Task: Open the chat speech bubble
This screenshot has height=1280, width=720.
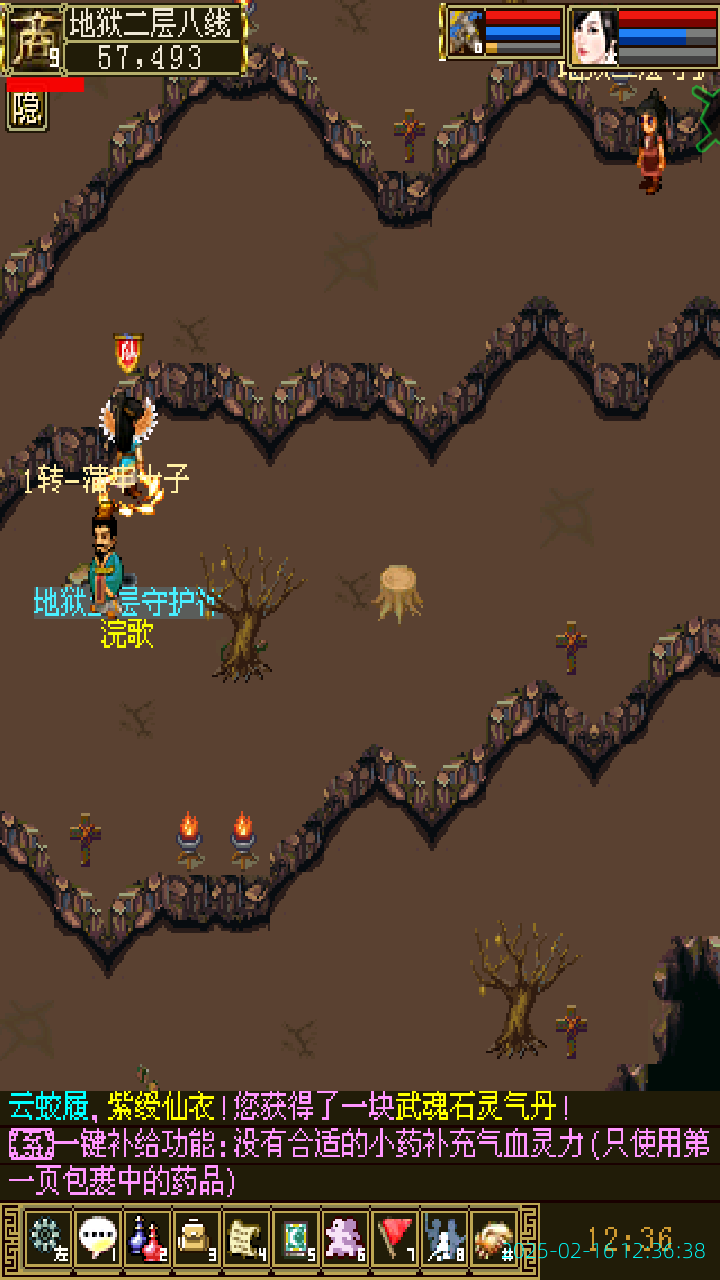Action: 97,1239
